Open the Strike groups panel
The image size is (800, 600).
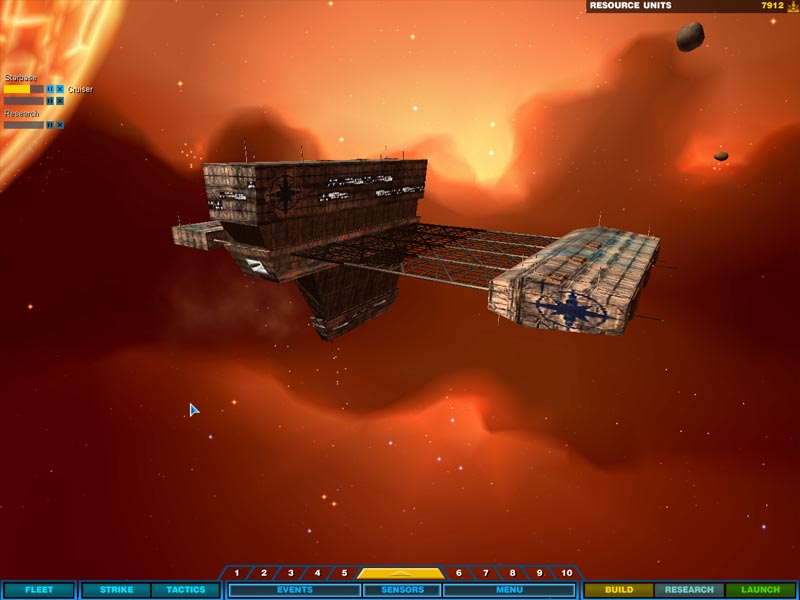(x=116, y=590)
